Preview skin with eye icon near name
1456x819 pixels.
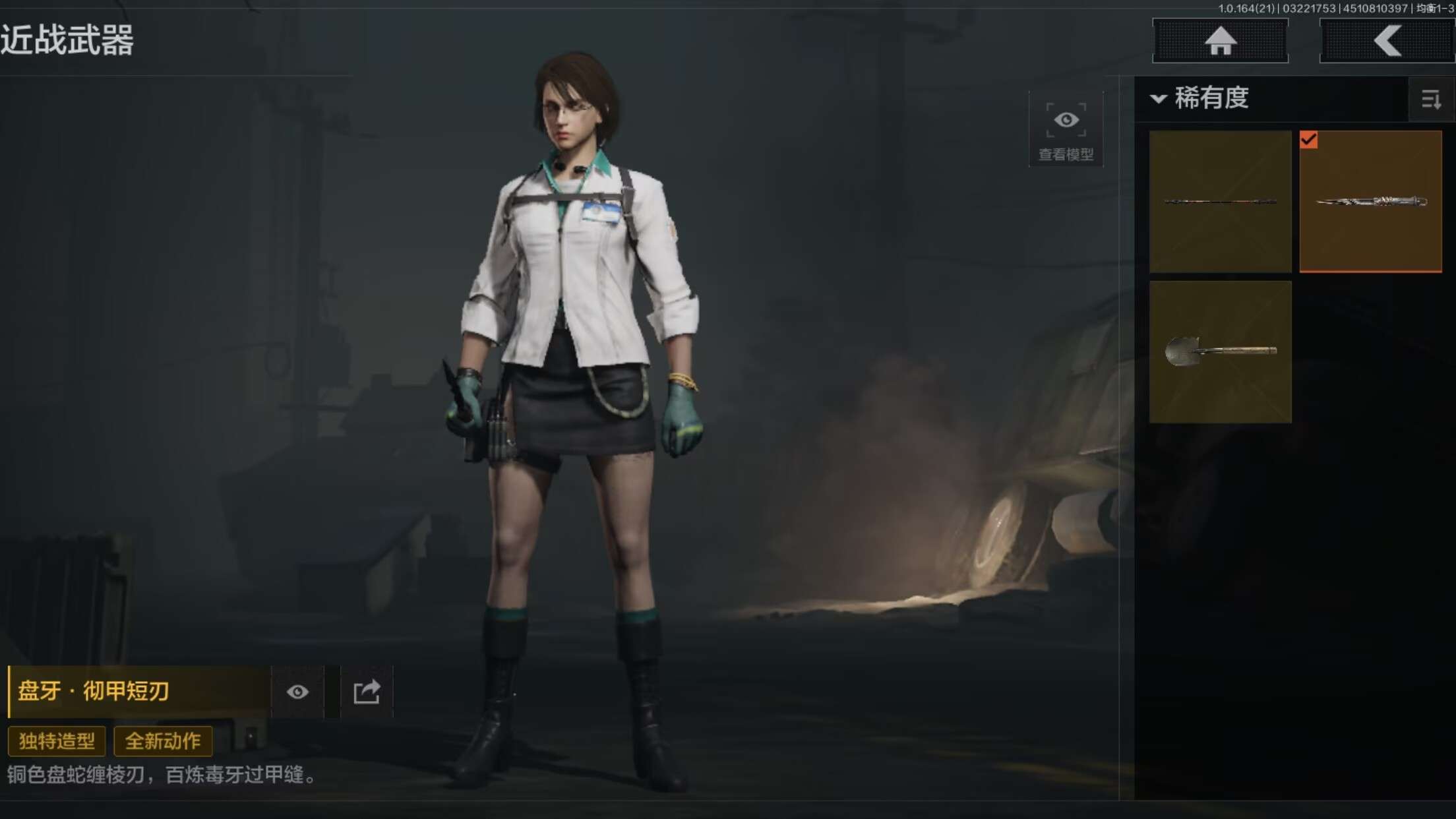[x=297, y=692]
